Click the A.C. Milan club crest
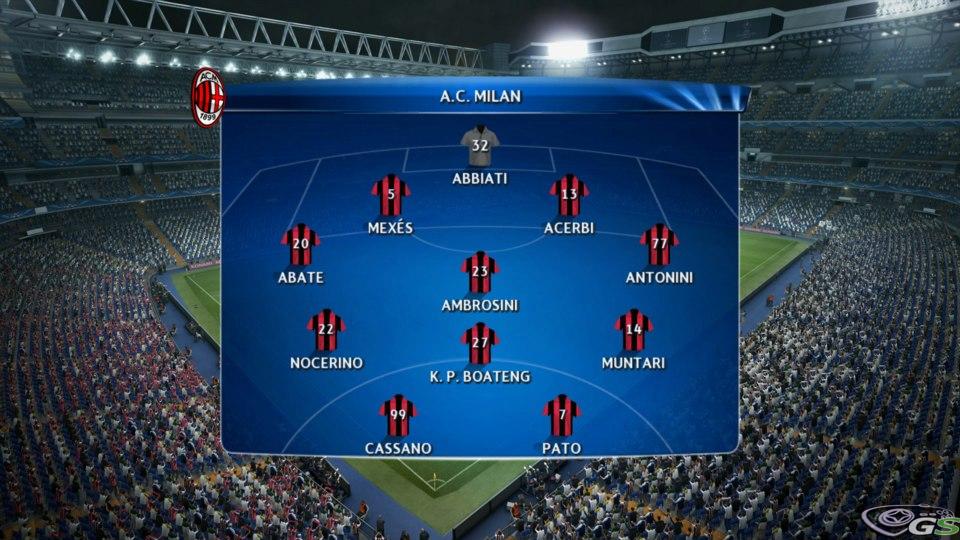The image size is (960, 540). click(x=208, y=98)
